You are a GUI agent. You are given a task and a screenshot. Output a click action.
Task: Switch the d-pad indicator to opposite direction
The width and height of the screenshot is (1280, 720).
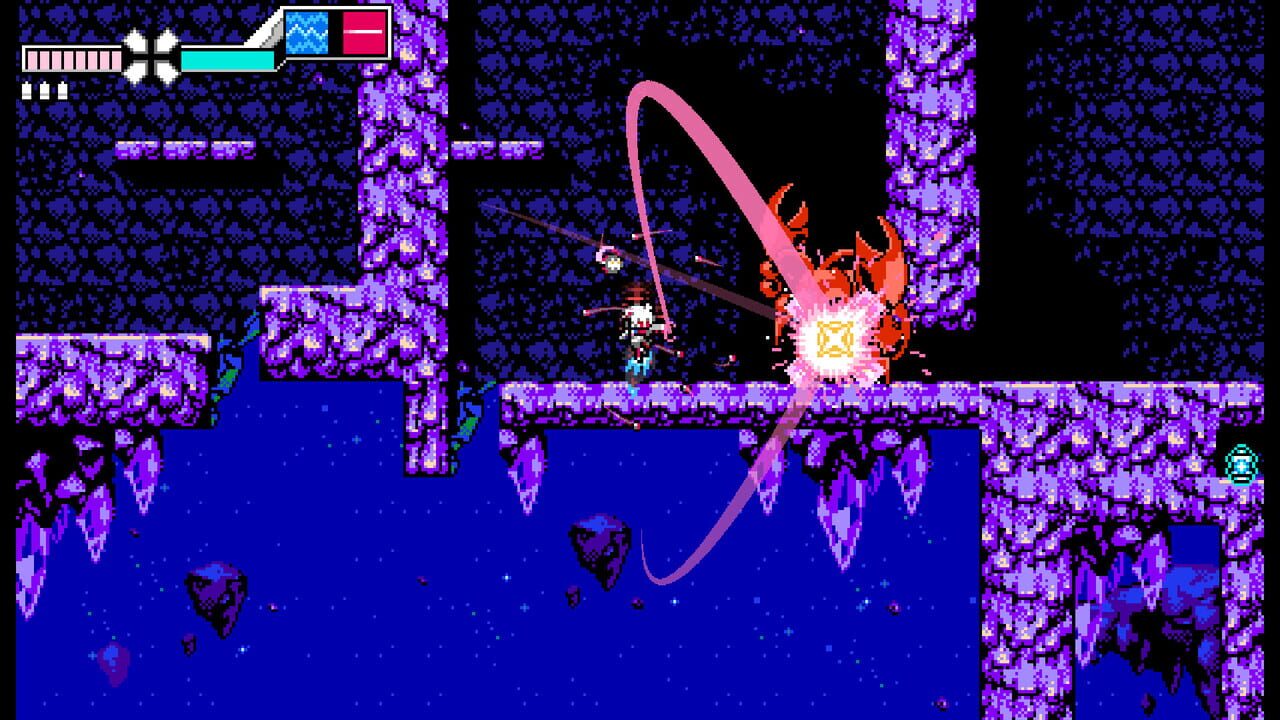(150, 55)
